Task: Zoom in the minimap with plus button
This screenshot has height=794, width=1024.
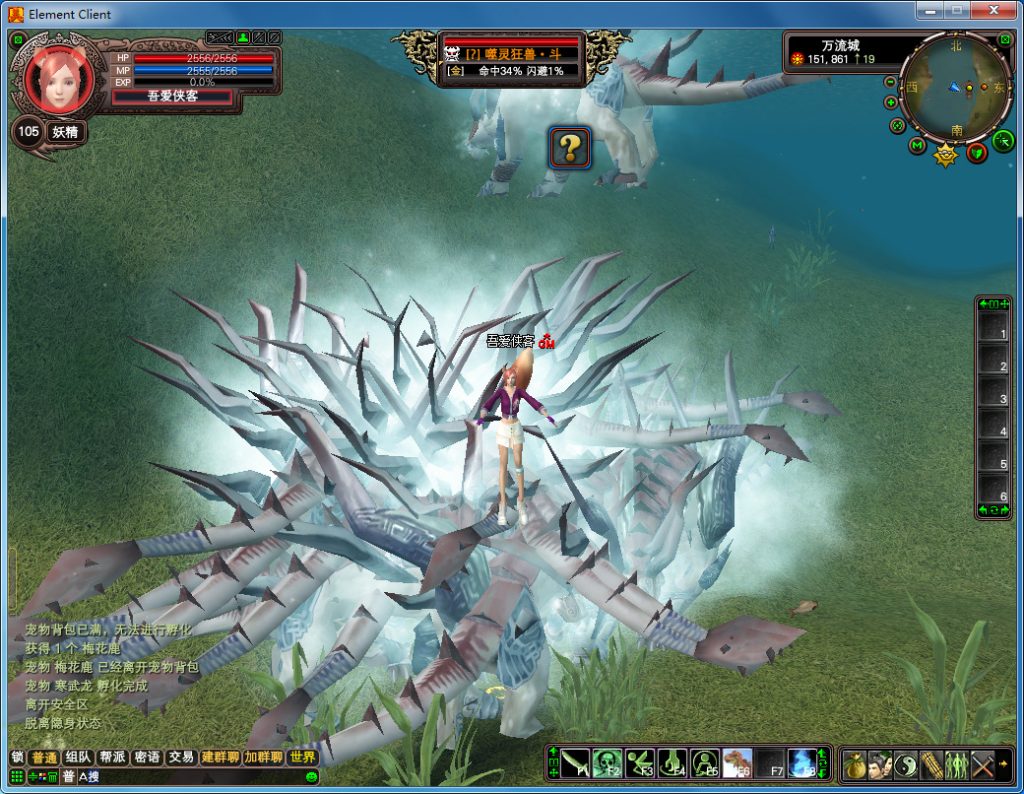Action: [x=890, y=102]
